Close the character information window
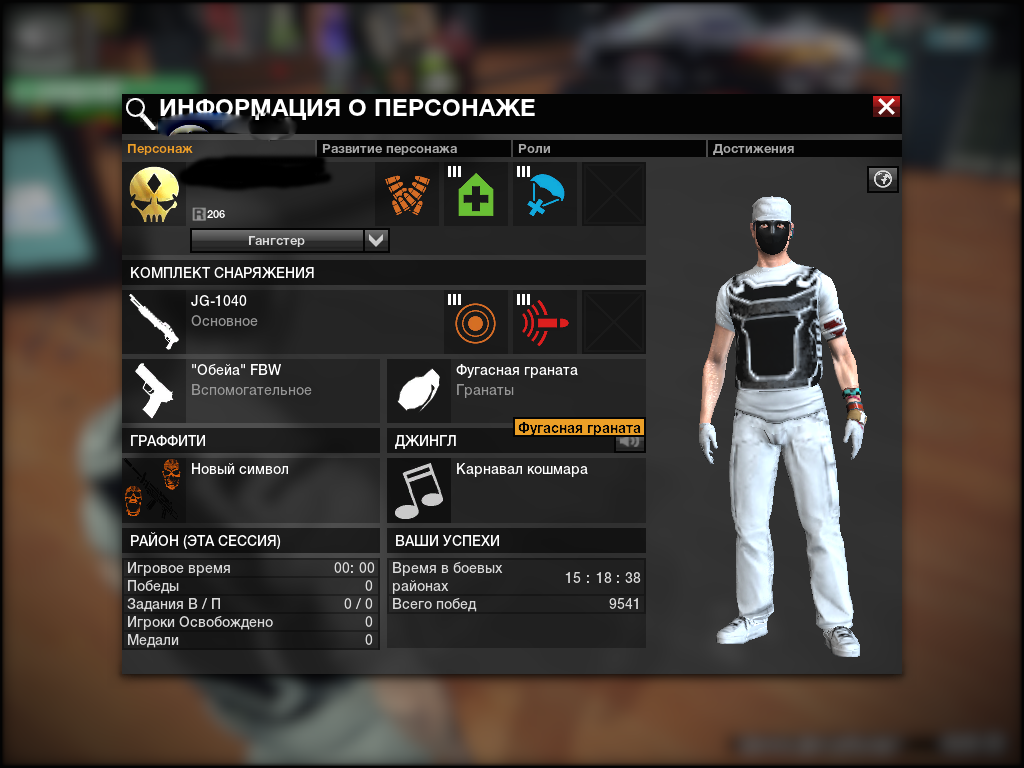 coord(885,108)
